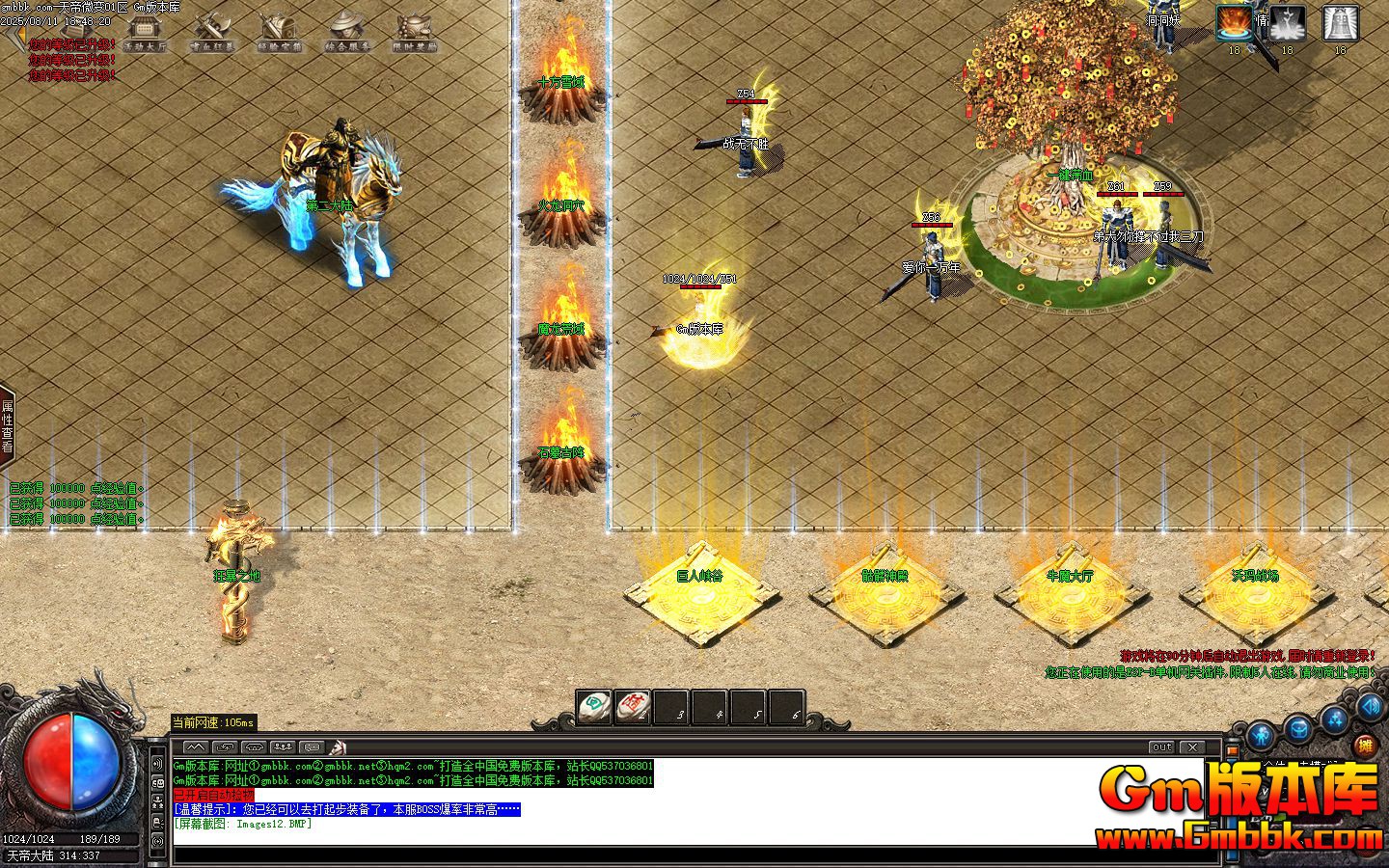Viewport: 1389px width, 868px height.
Task: Click the horse-head icon in chat toolbar
Action: pos(338,746)
